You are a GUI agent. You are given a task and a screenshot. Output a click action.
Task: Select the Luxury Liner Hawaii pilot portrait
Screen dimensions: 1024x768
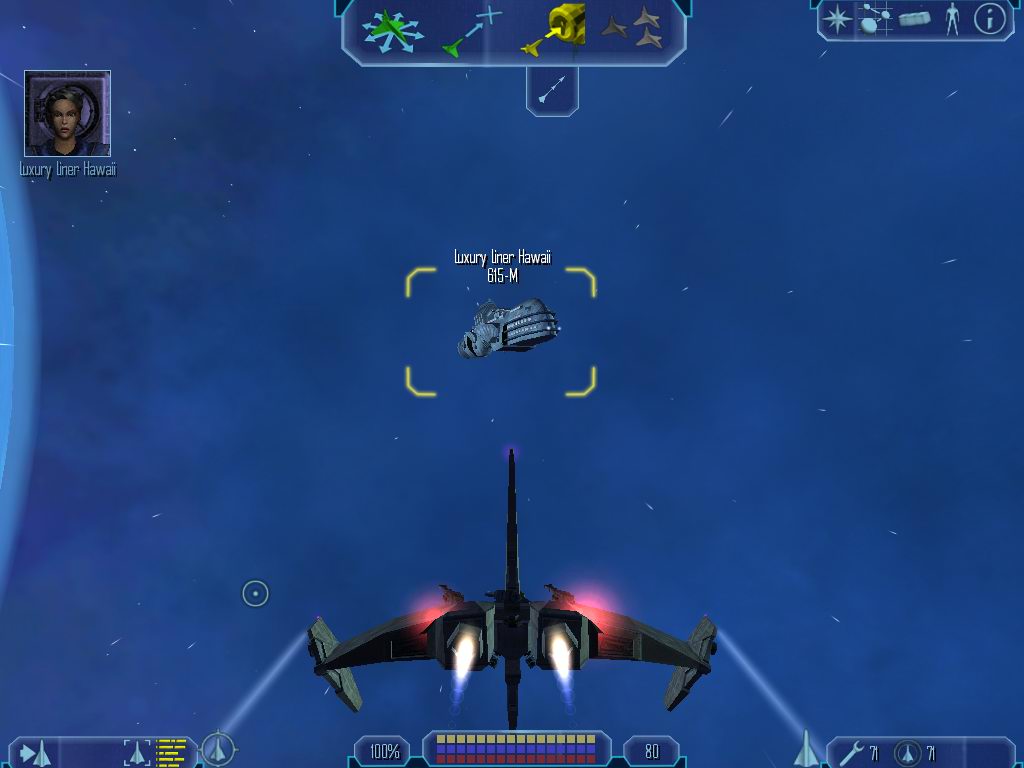(x=67, y=113)
